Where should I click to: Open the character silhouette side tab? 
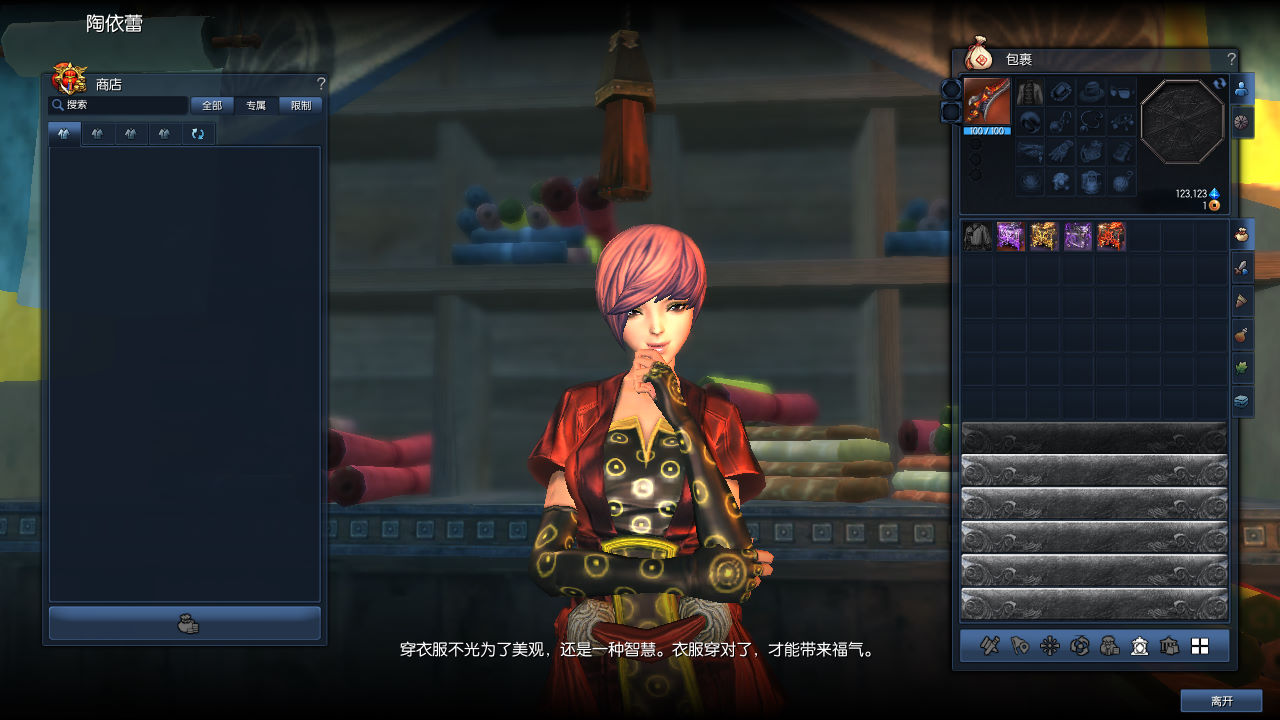click(x=1242, y=88)
